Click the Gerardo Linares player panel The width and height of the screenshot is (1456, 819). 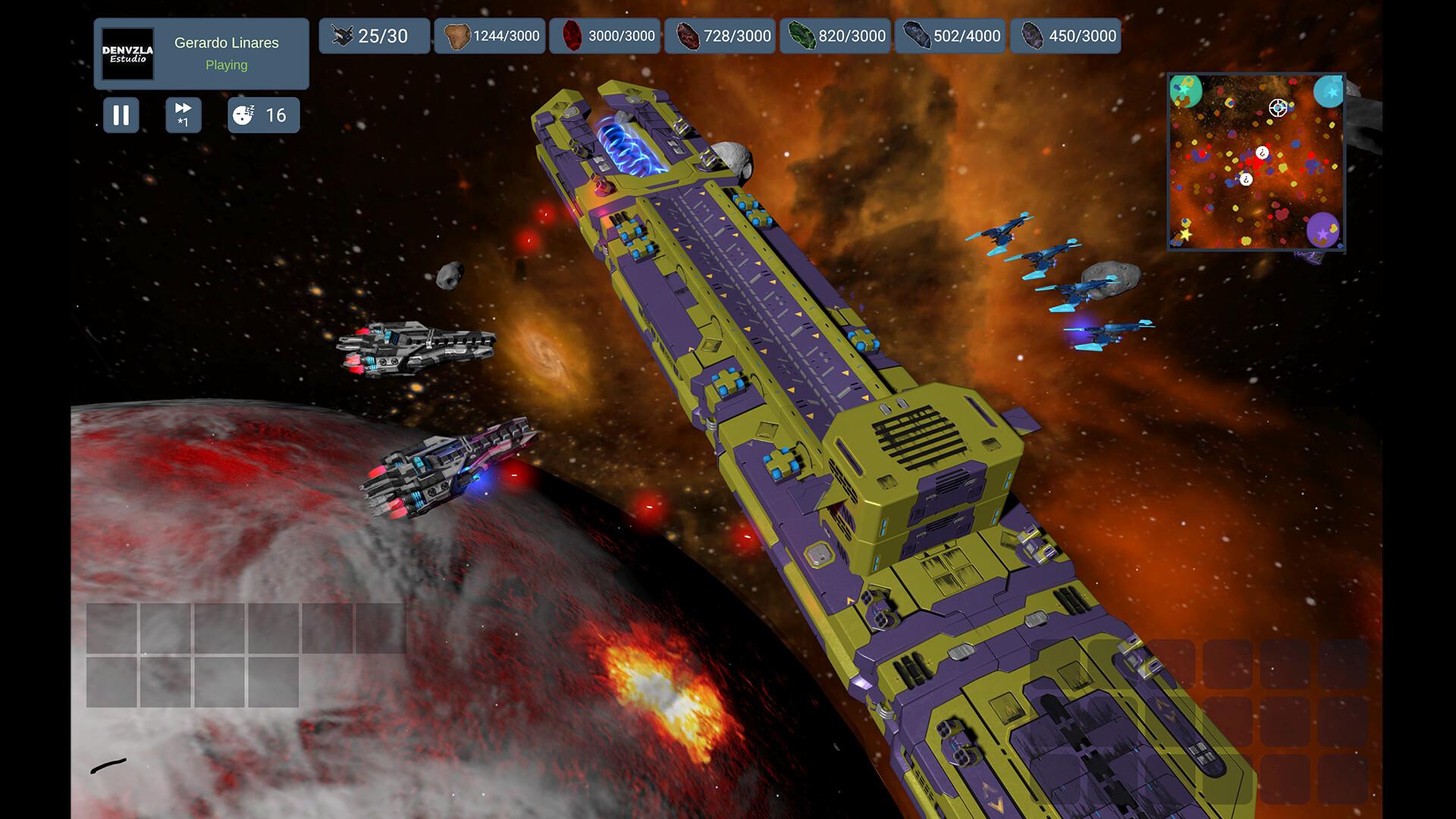click(x=225, y=53)
